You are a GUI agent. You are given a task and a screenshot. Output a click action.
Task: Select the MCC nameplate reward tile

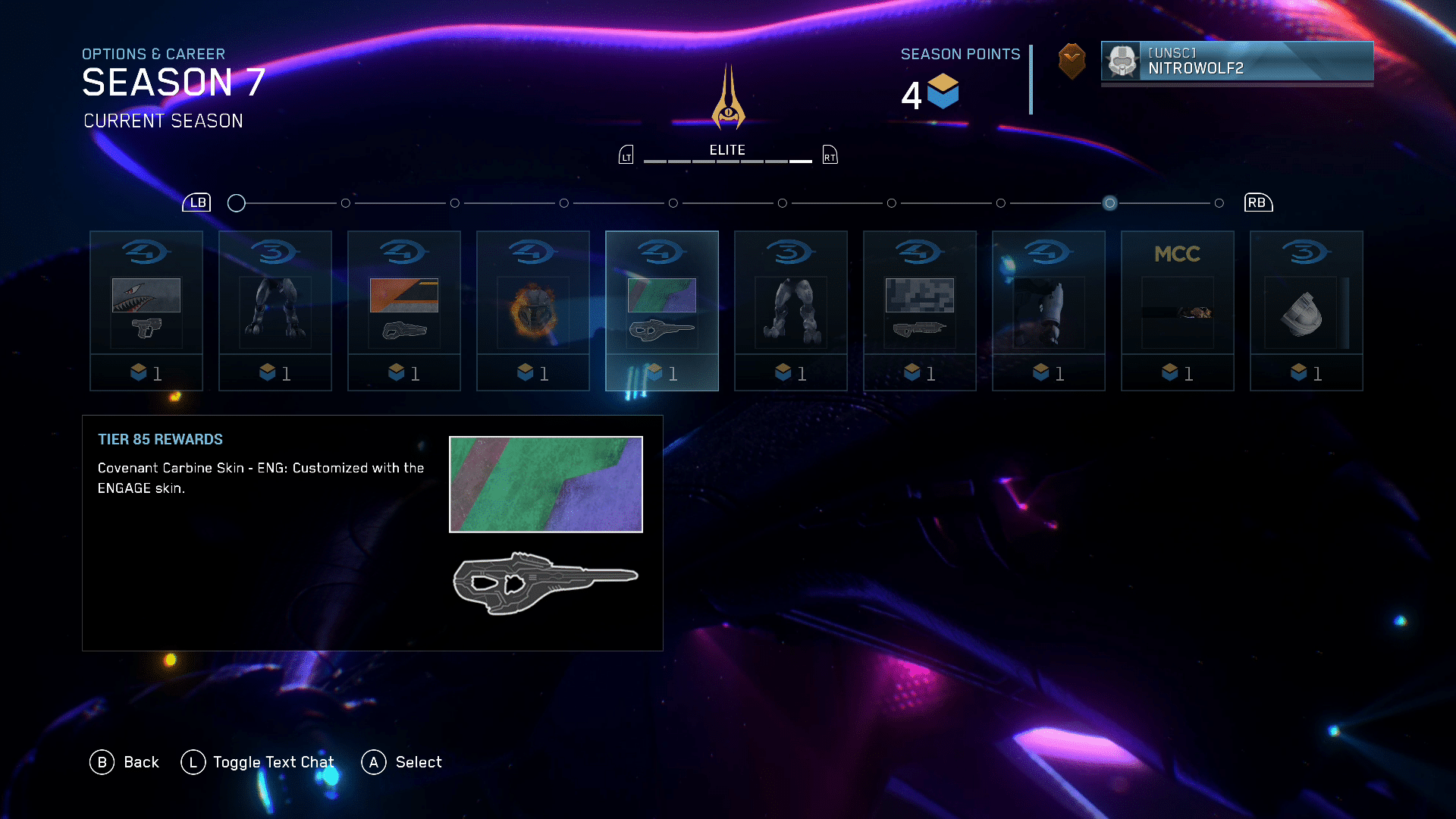click(1178, 311)
